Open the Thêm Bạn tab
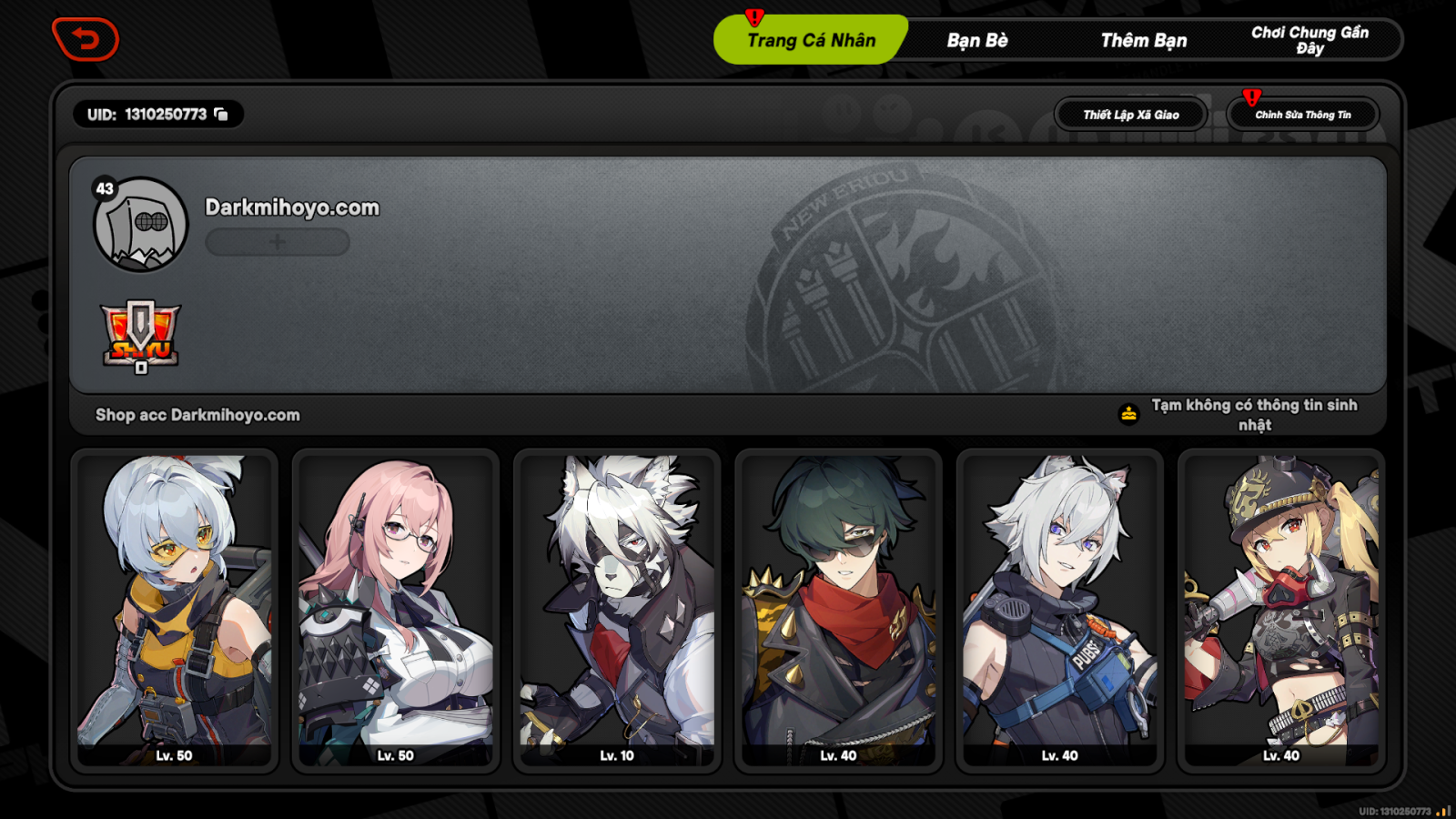Viewport: 1456px width, 819px height. coord(1144,40)
